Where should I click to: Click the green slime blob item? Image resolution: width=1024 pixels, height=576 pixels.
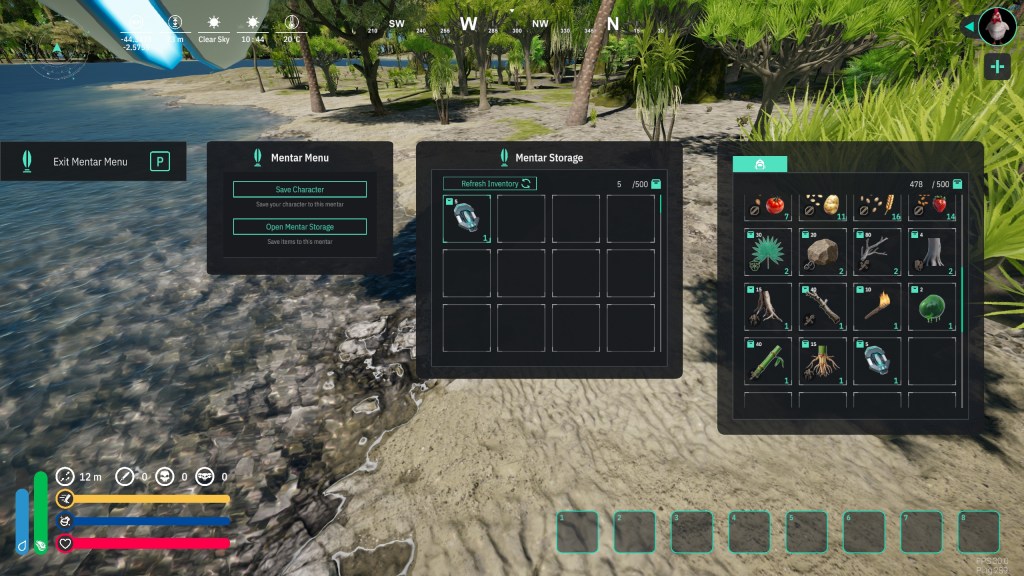[x=930, y=307]
